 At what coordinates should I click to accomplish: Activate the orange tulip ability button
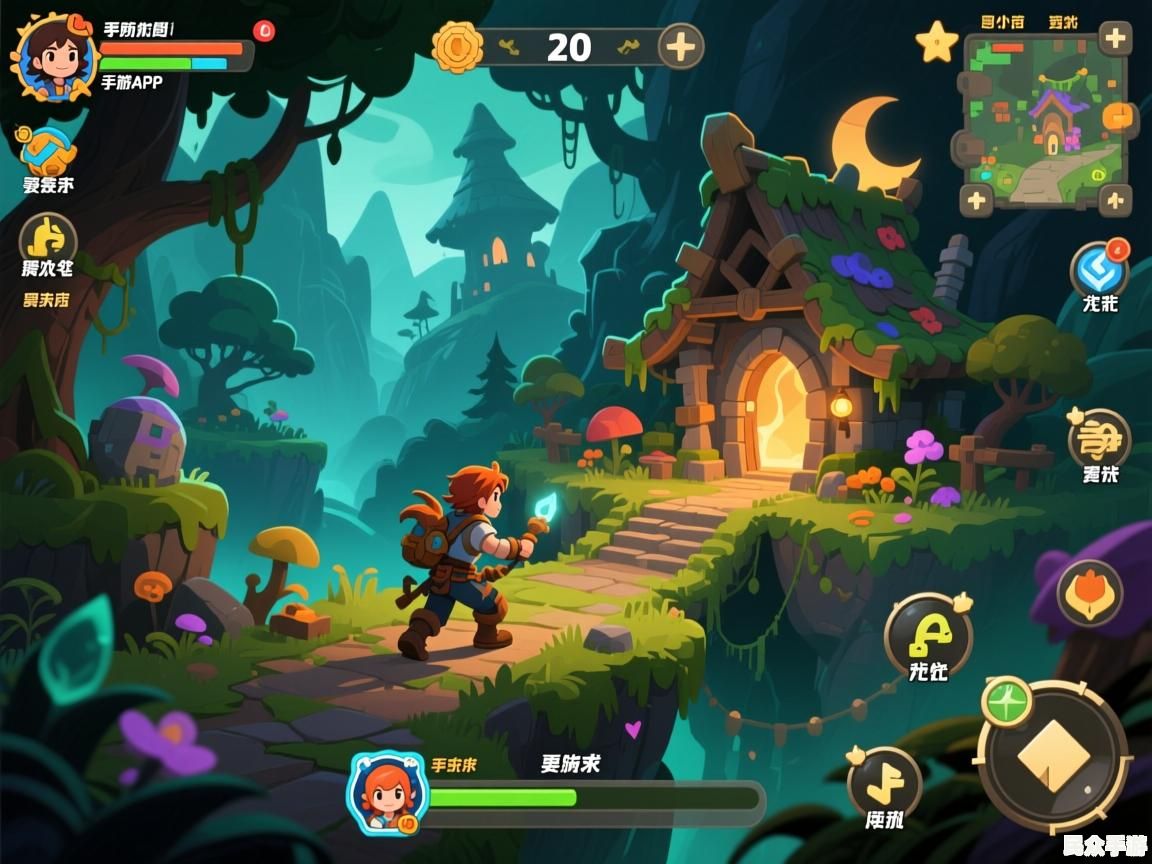[x=1089, y=592]
